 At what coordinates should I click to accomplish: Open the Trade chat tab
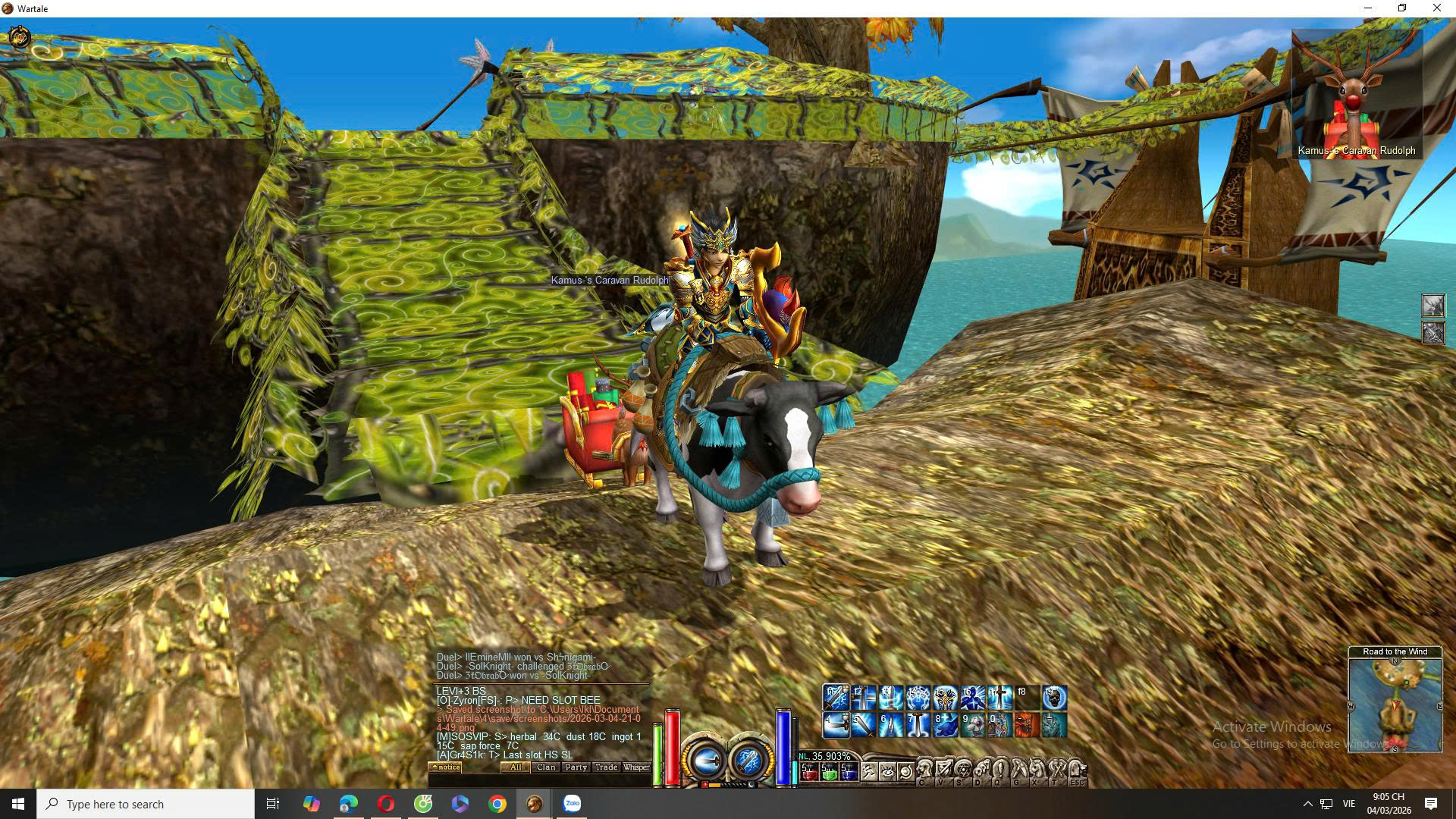[606, 767]
